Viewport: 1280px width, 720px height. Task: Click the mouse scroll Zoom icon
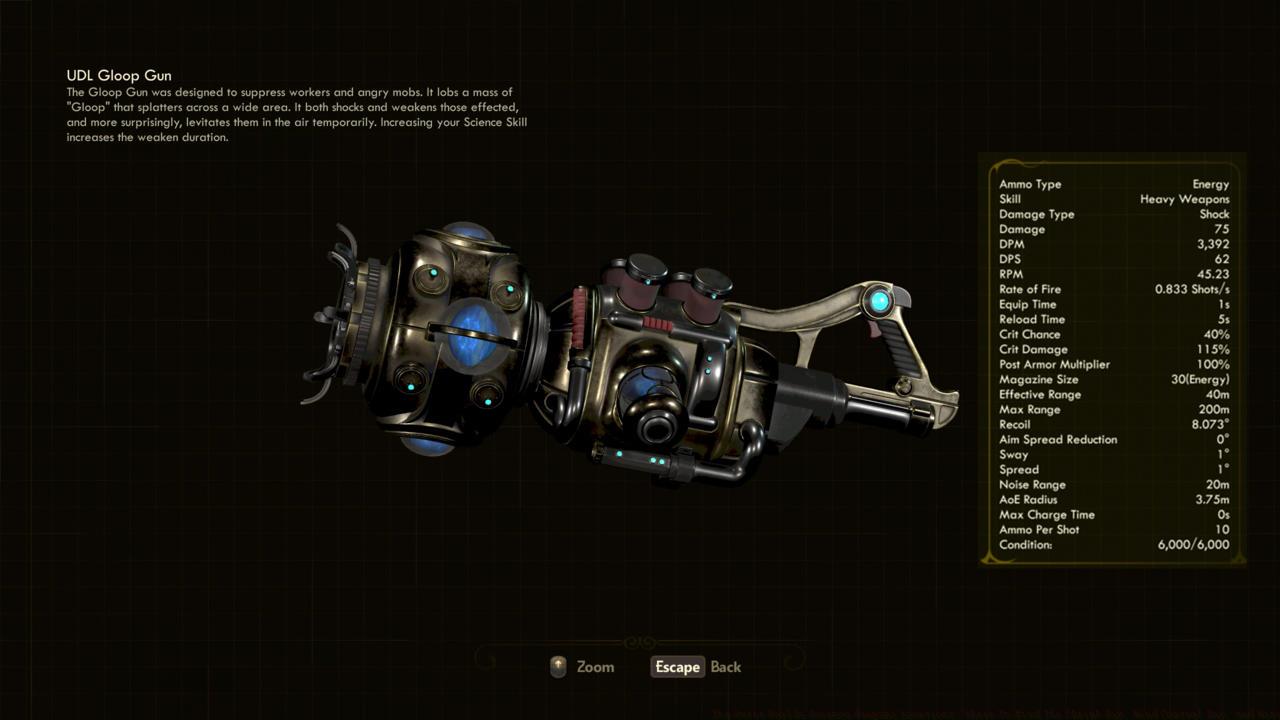557,667
